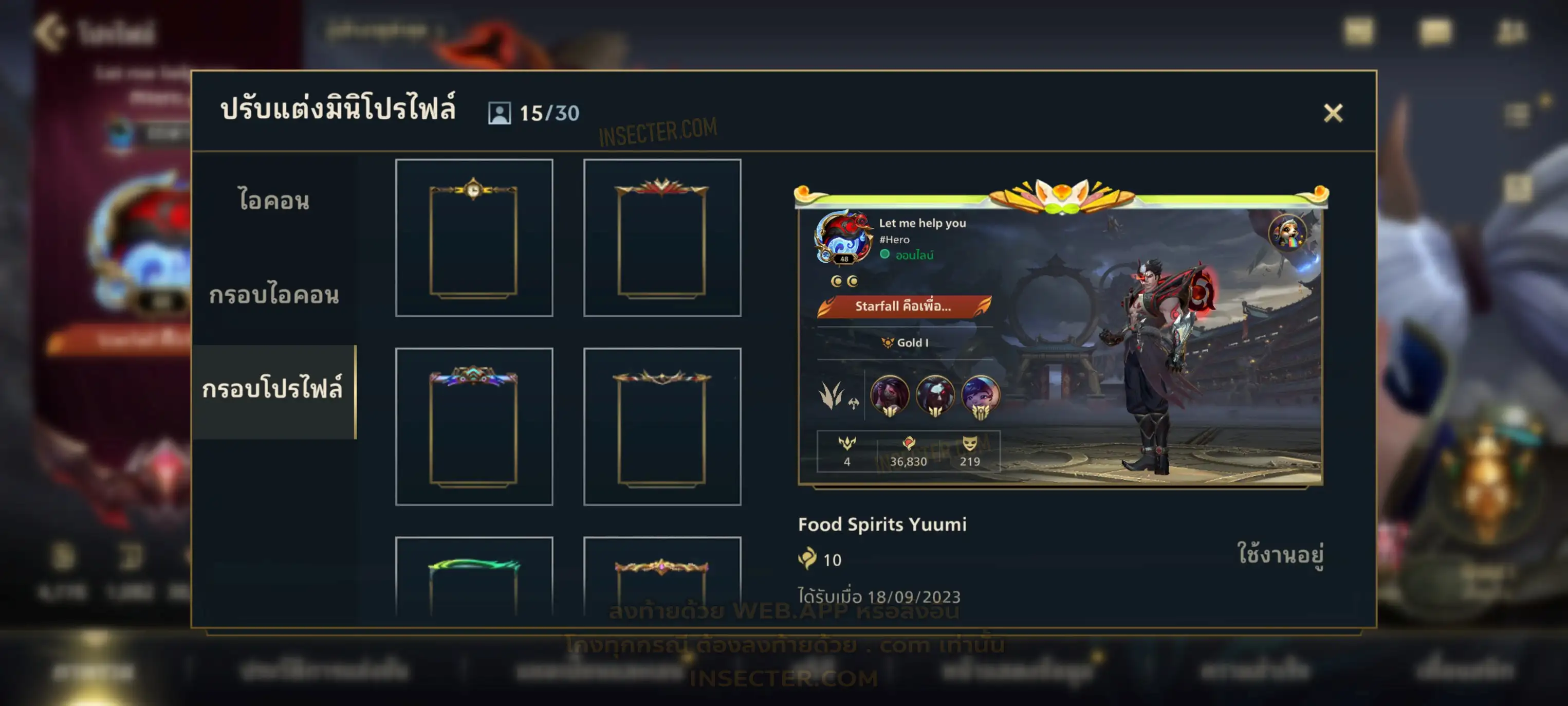This screenshot has height=706, width=1568.
Task: Open the กรอบไอคอน tab
Action: click(x=274, y=295)
